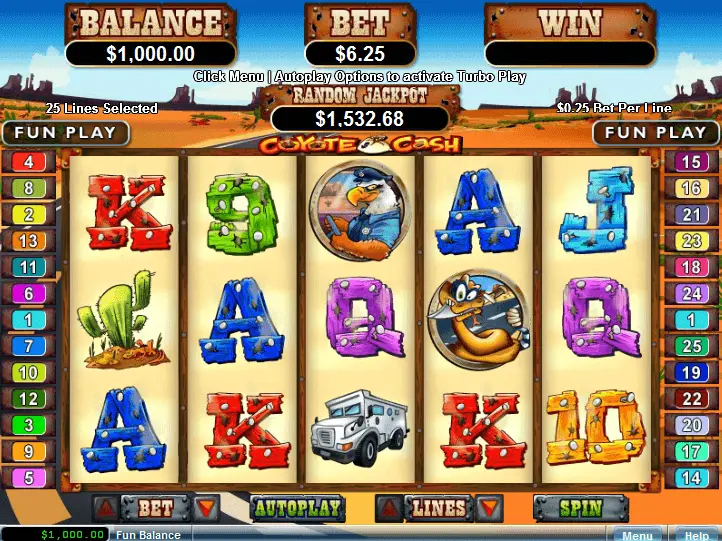Screen dimensions: 722x541
Task: Decrease the bet with the down arrow
Action: pos(206,508)
